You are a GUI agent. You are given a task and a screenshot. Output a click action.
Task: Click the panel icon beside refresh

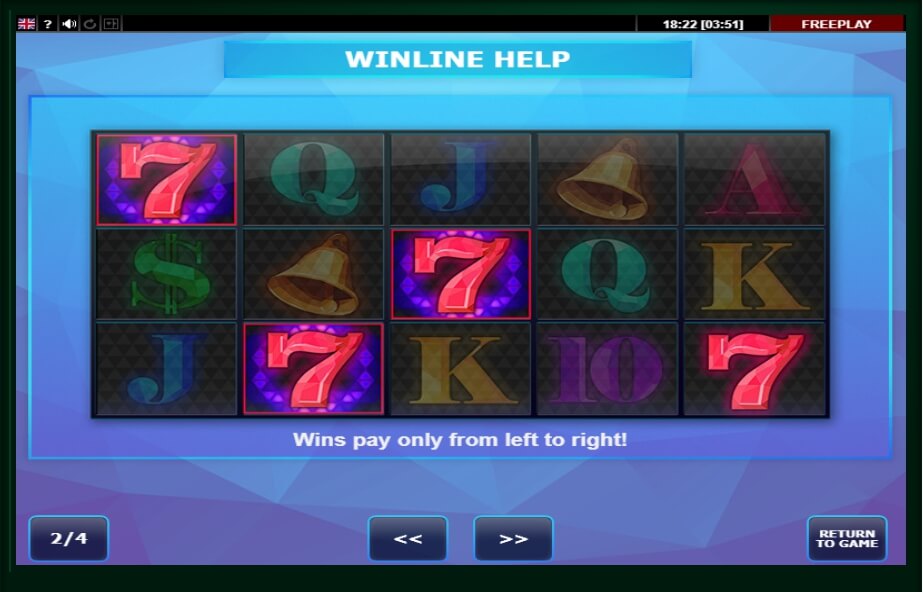[x=111, y=24]
